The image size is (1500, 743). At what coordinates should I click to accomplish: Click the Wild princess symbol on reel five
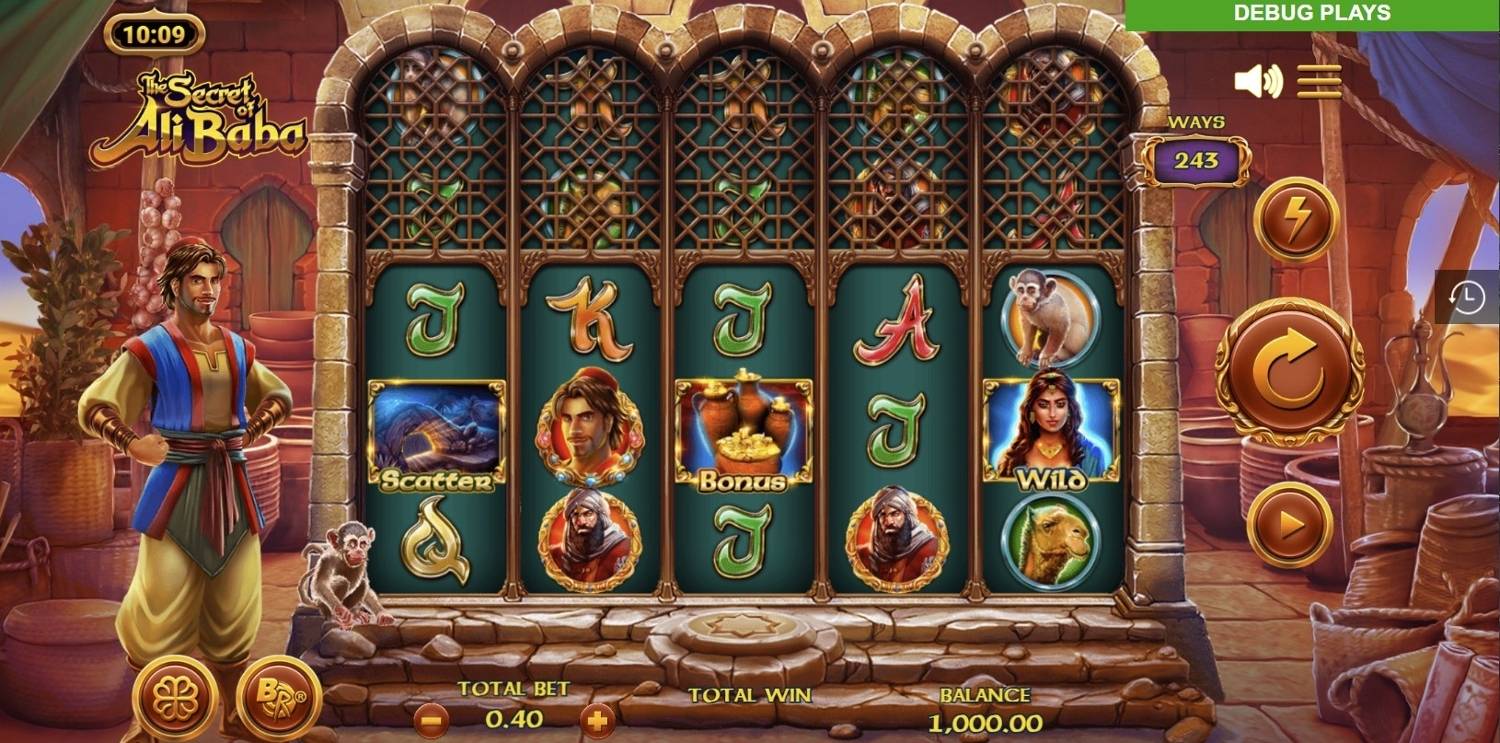click(1050, 430)
